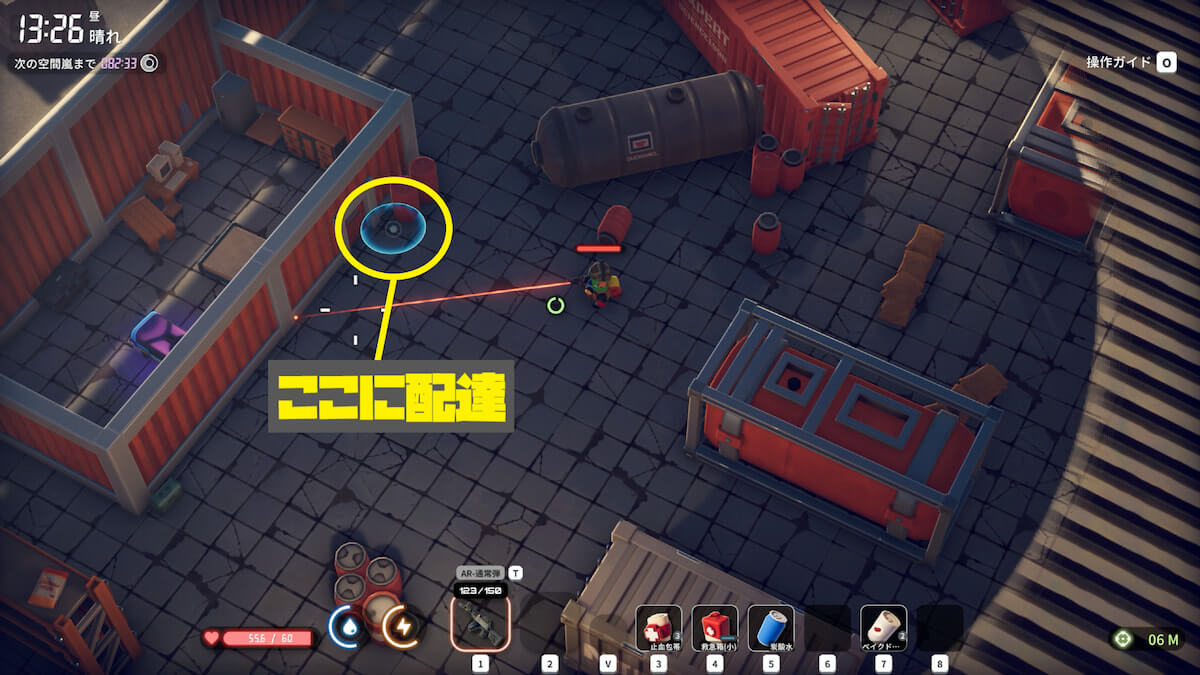The image size is (1200, 675).
Task: Select the white roll item slot
Action: pyautogui.click(x=883, y=628)
